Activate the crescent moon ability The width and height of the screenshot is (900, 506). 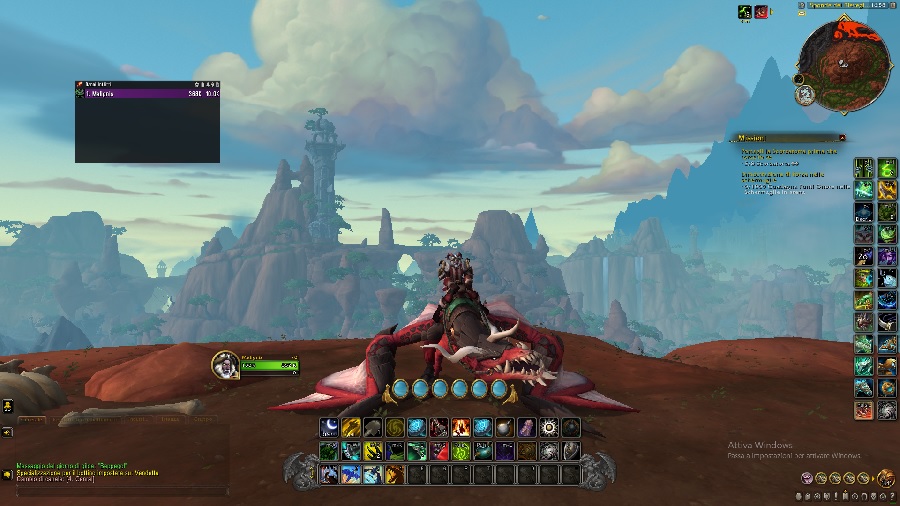tap(329, 427)
